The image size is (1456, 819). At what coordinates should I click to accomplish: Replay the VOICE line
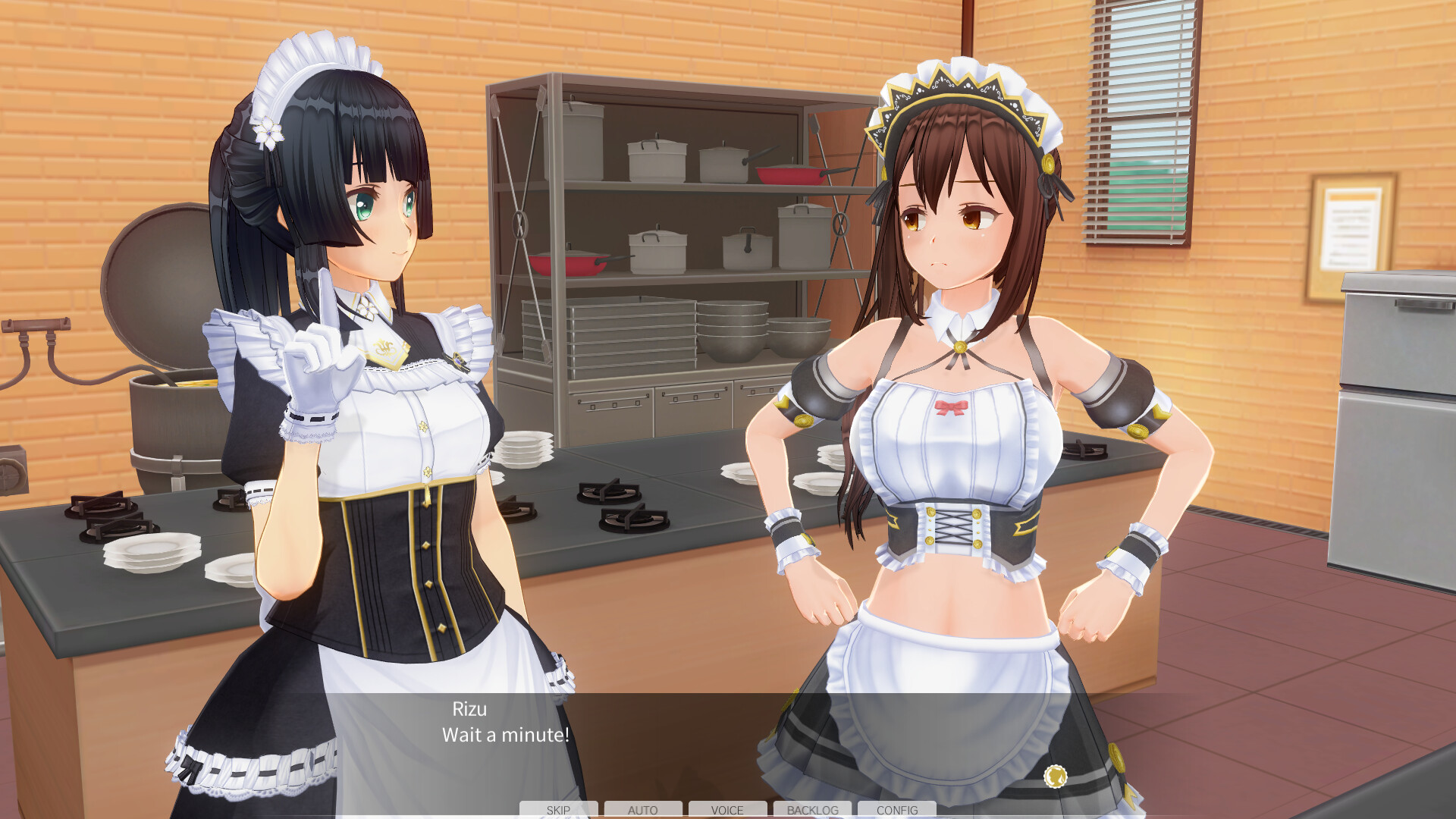727,810
